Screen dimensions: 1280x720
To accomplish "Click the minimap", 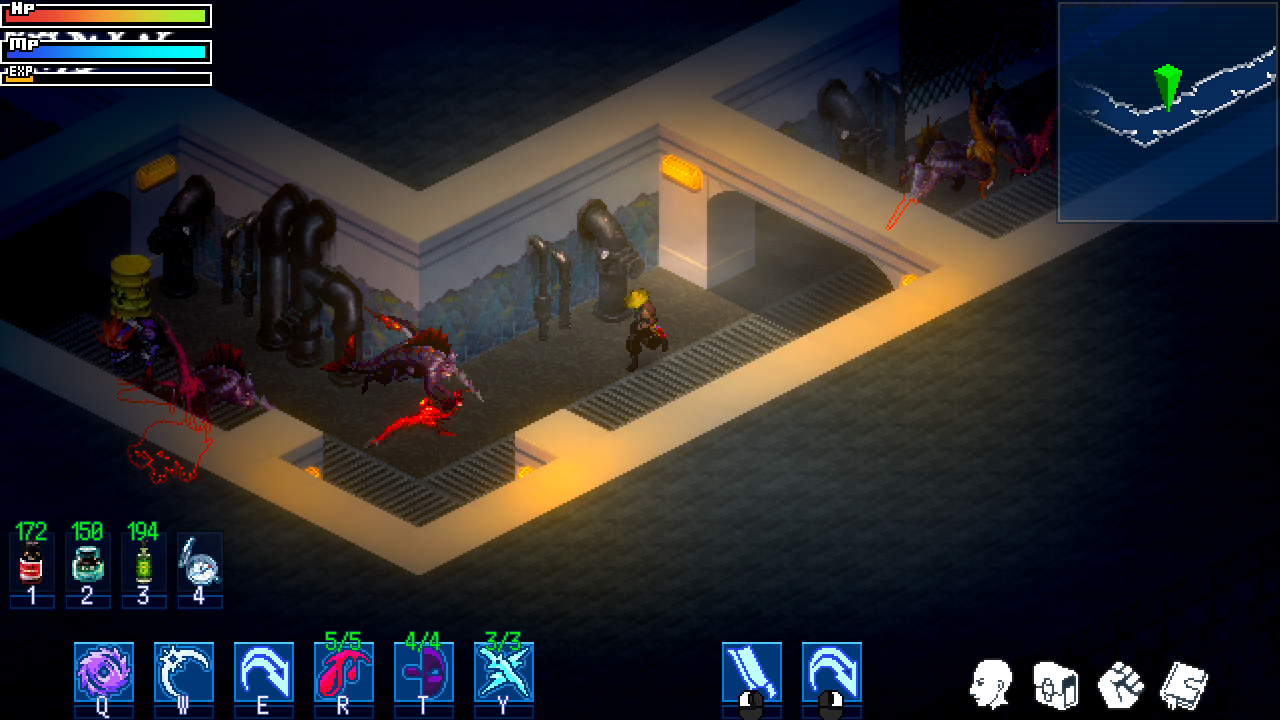I will click(1167, 112).
